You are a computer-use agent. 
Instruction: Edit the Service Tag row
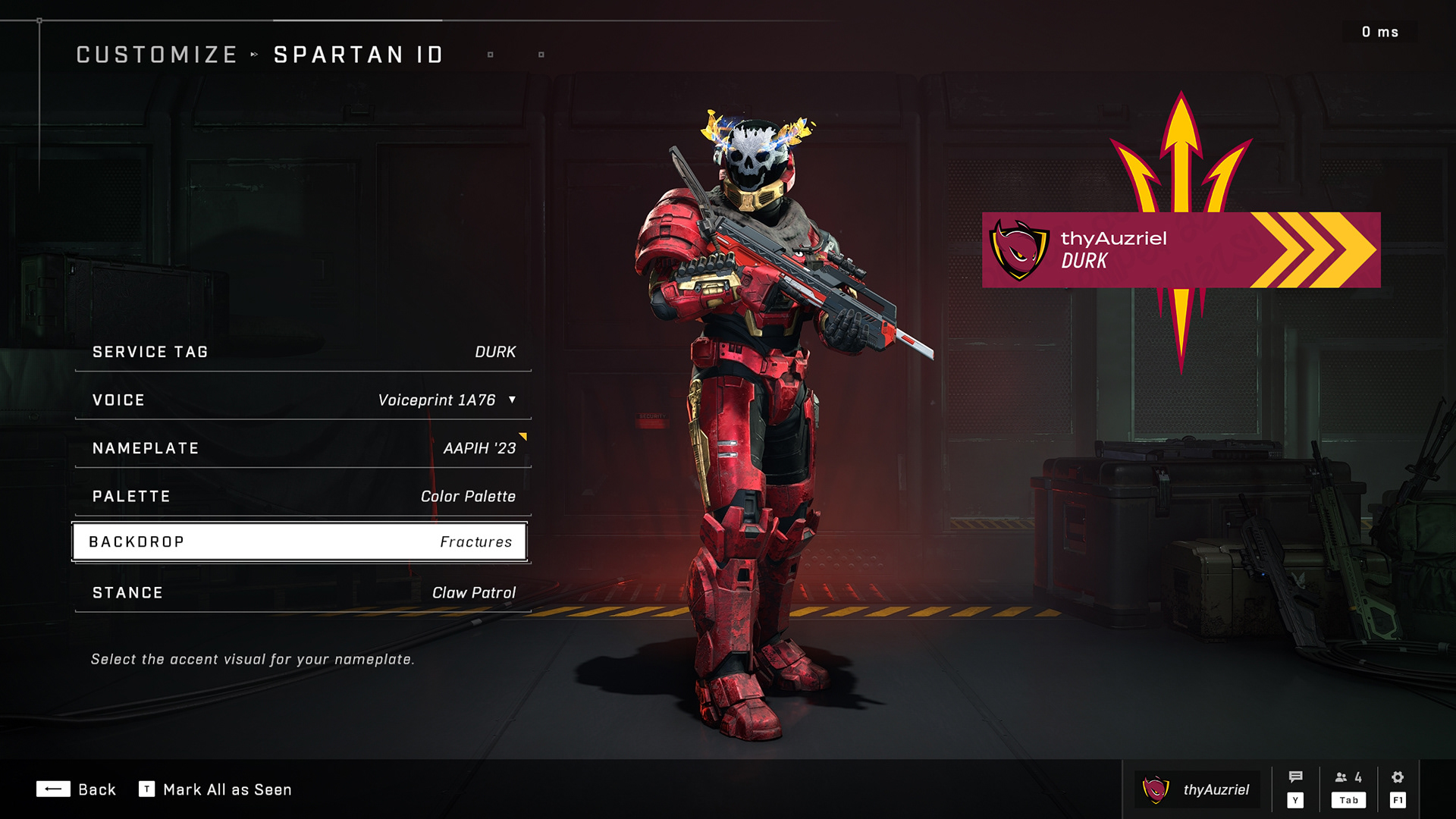click(303, 352)
